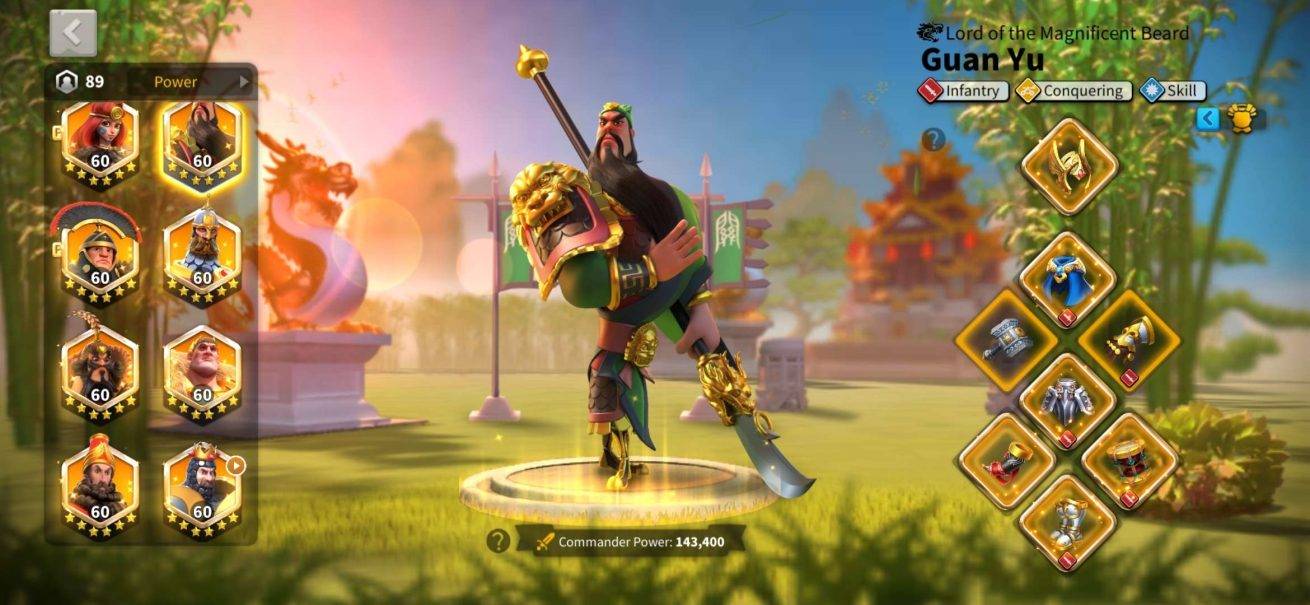The width and height of the screenshot is (1310, 605).
Task: Open the Power sort dropdown
Action: coord(200,82)
